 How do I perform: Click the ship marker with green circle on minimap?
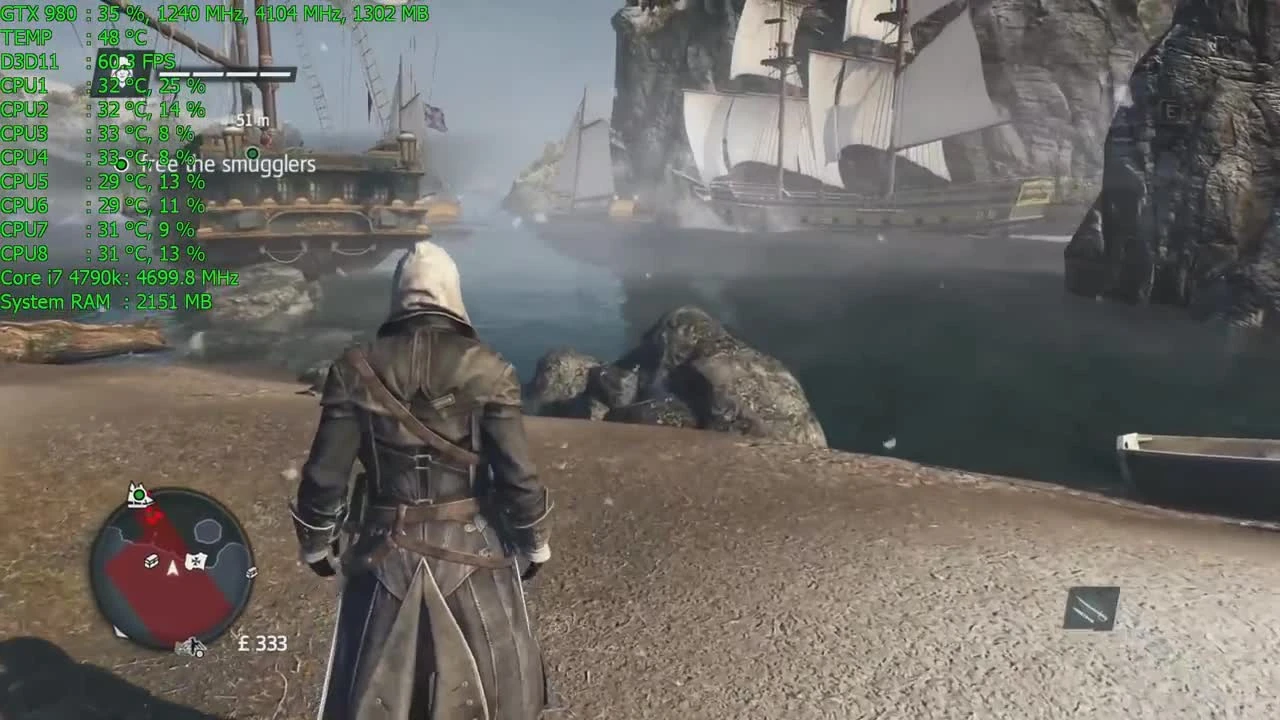click(x=138, y=495)
